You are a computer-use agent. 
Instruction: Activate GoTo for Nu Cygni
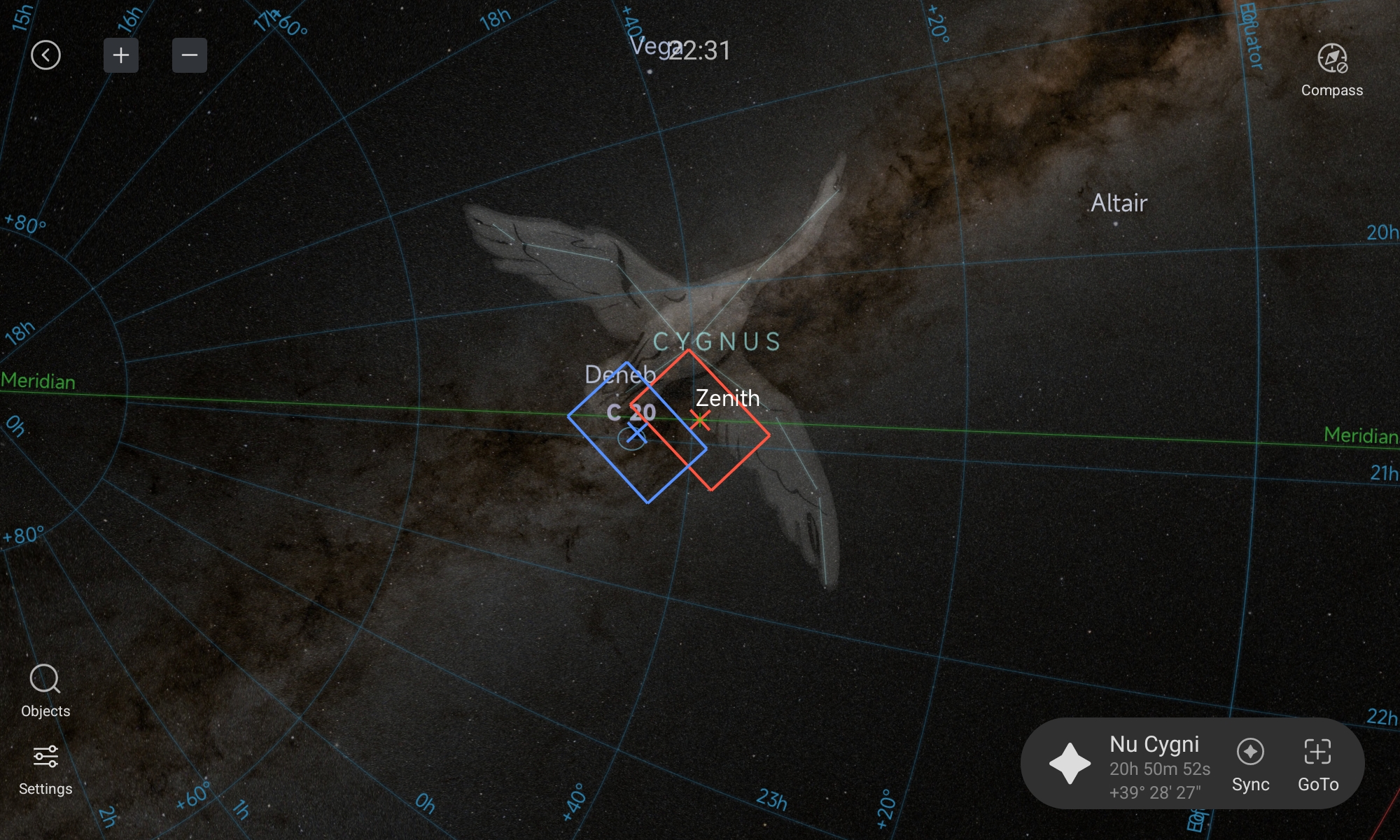click(x=1318, y=764)
